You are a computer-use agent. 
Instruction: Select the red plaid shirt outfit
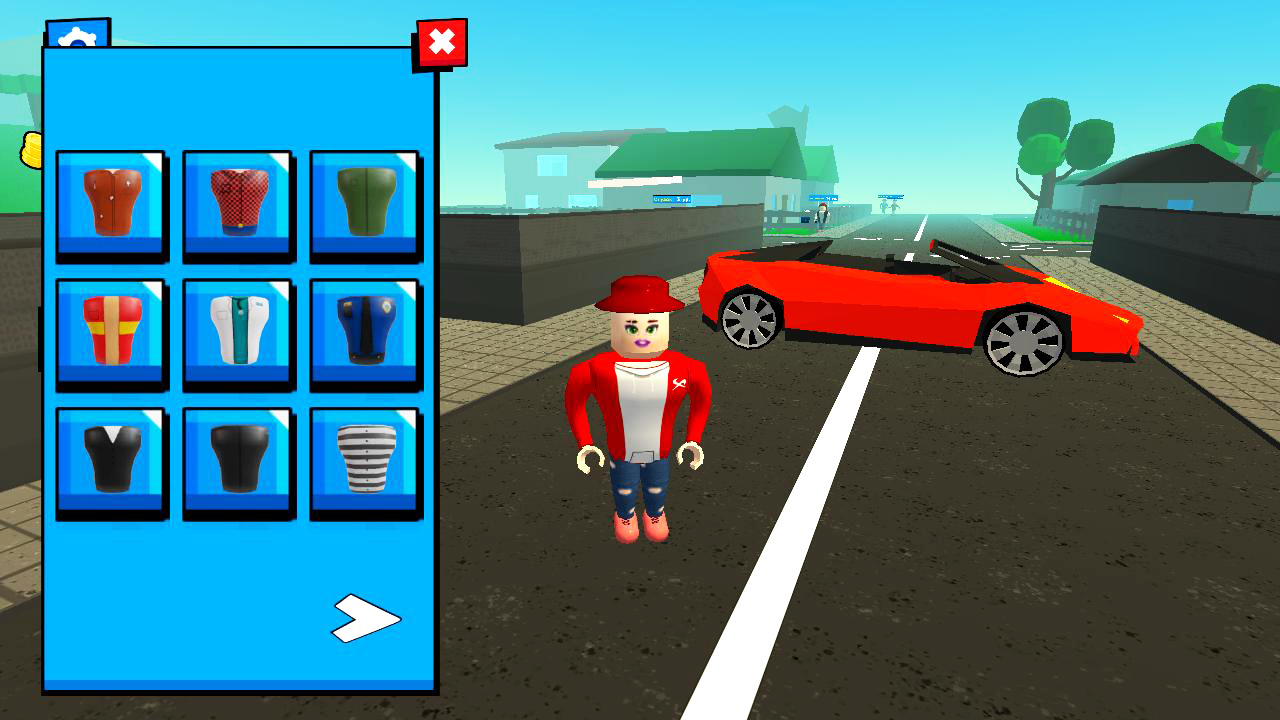click(x=238, y=204)
